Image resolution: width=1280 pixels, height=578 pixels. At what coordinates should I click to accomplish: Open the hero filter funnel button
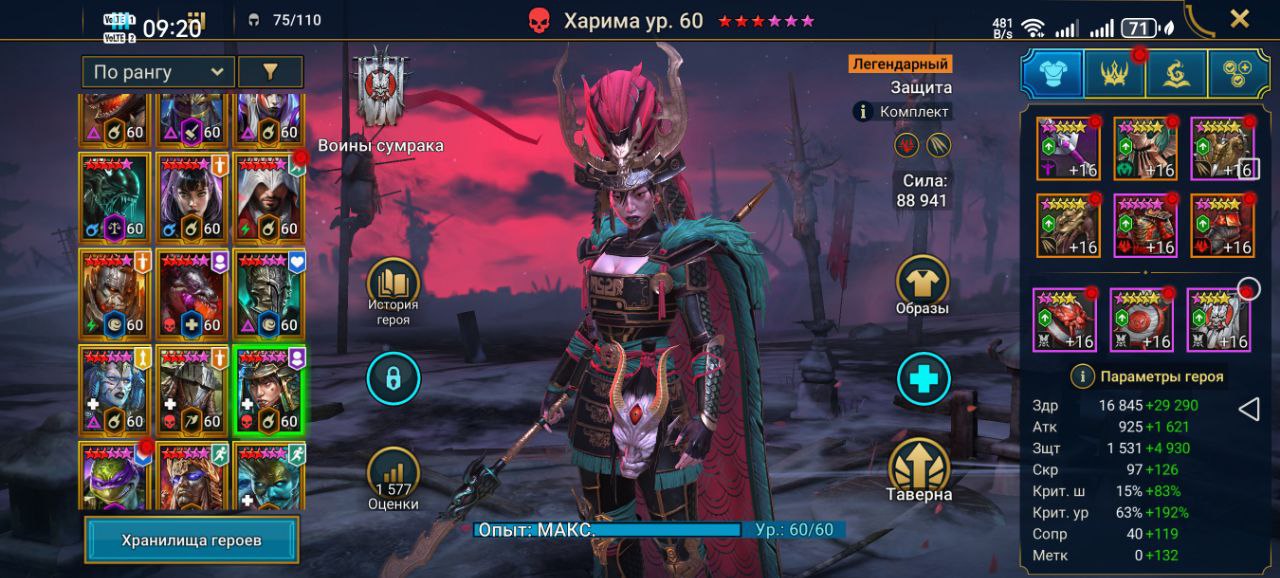tap(269, 72)
